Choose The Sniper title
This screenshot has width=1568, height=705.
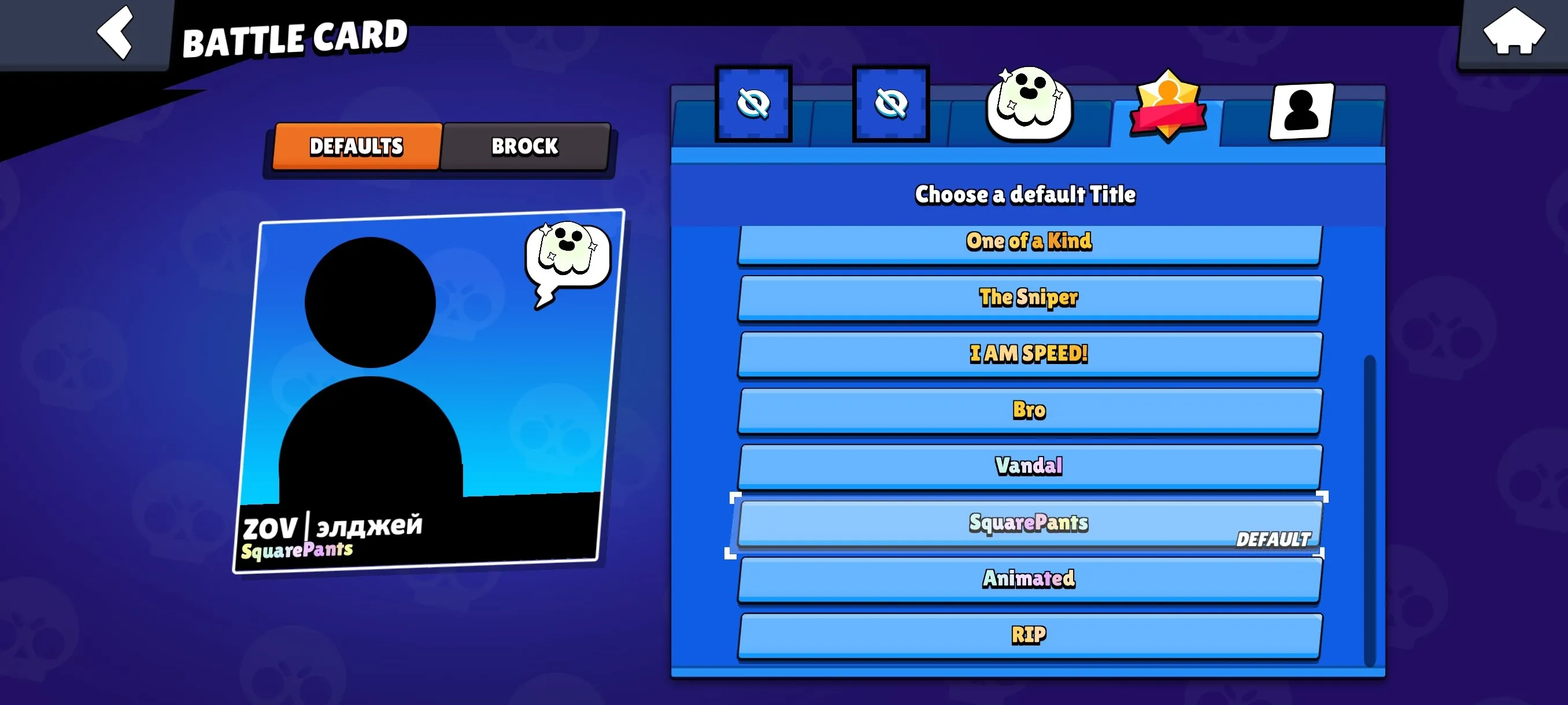[x=1029, y=298]
